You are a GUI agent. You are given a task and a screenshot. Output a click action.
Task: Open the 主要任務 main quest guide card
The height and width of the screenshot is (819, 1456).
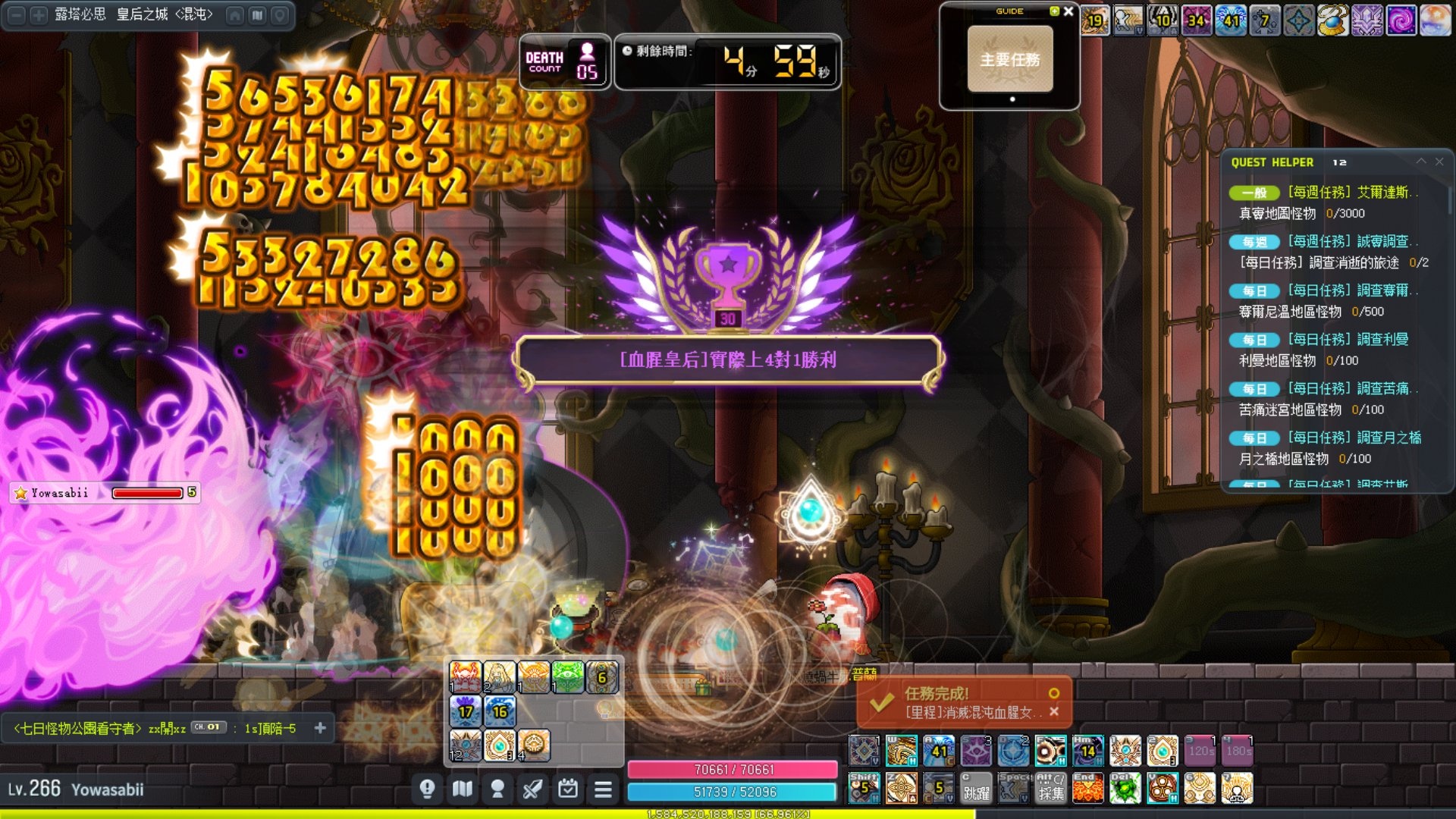1009,59
